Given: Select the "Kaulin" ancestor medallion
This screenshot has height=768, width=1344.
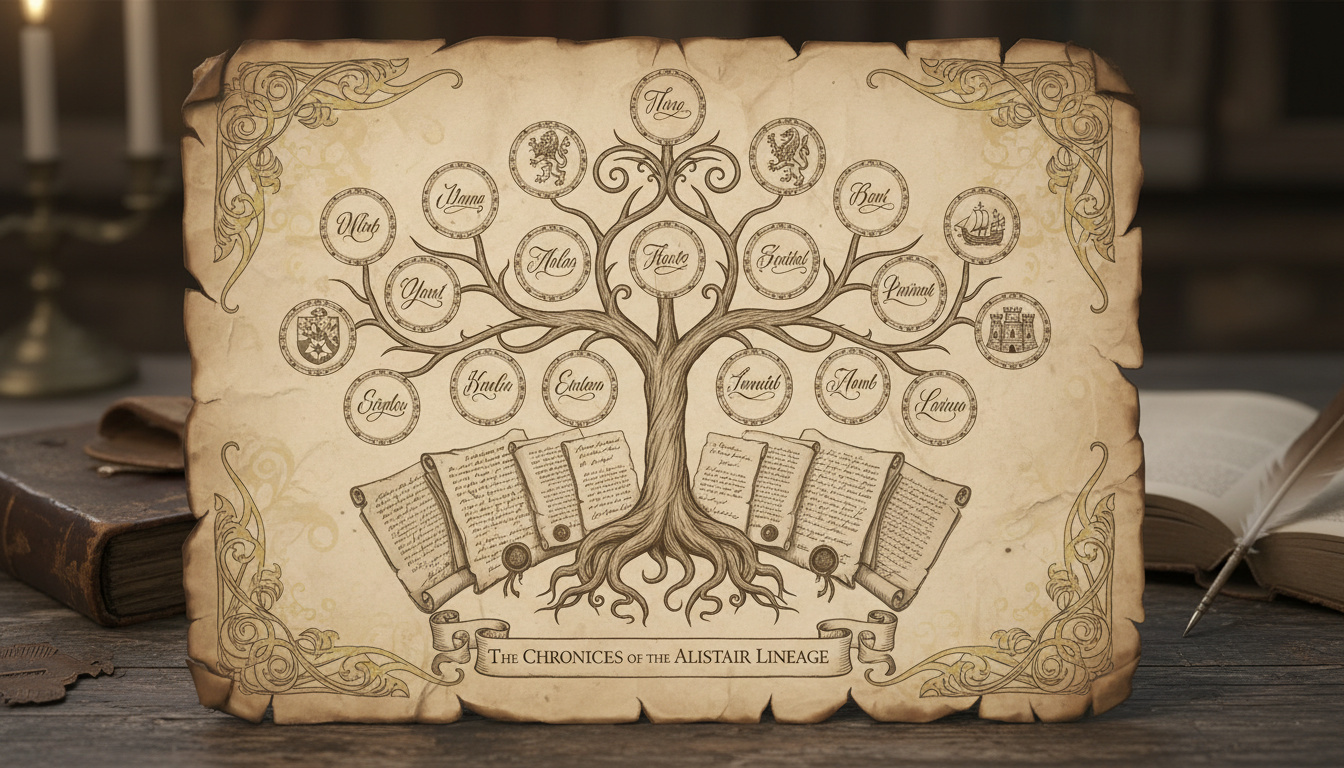Looking at the screenshot, I should [x=487, y=387].
